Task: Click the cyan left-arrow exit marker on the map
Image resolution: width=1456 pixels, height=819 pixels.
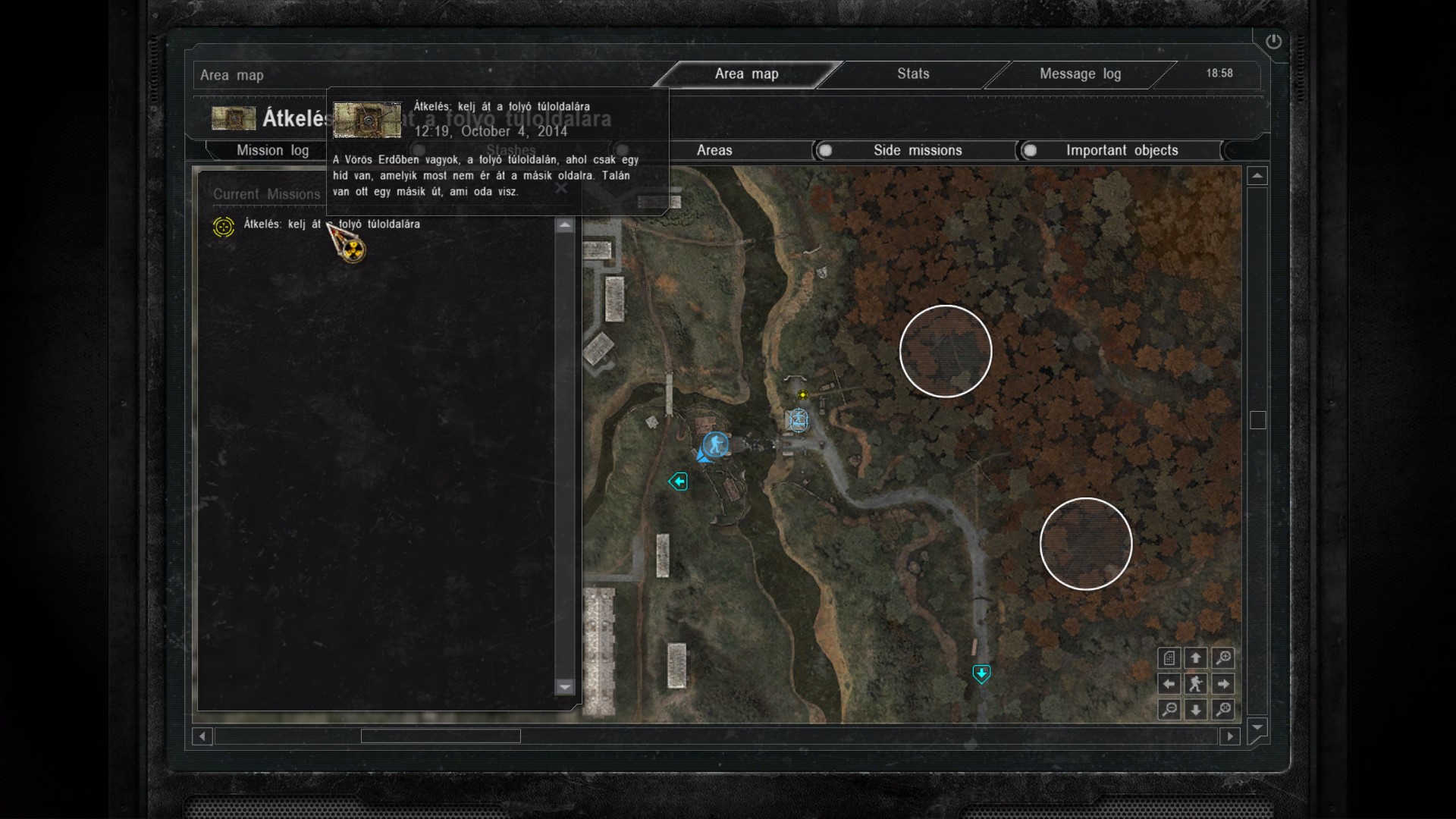Action: pos(678,482)
